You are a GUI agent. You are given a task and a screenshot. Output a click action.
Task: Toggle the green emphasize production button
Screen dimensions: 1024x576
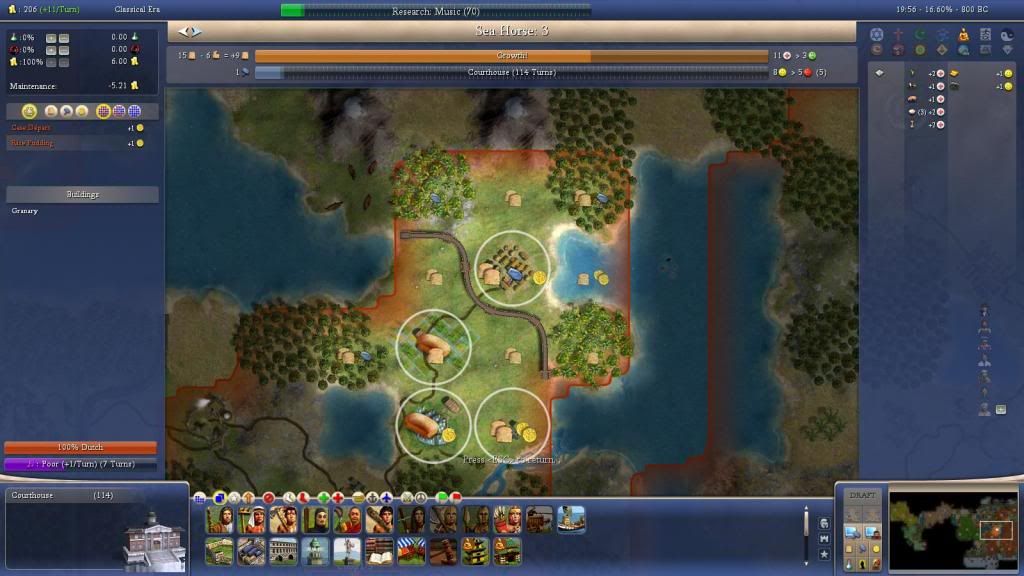[x=443, y=497]
